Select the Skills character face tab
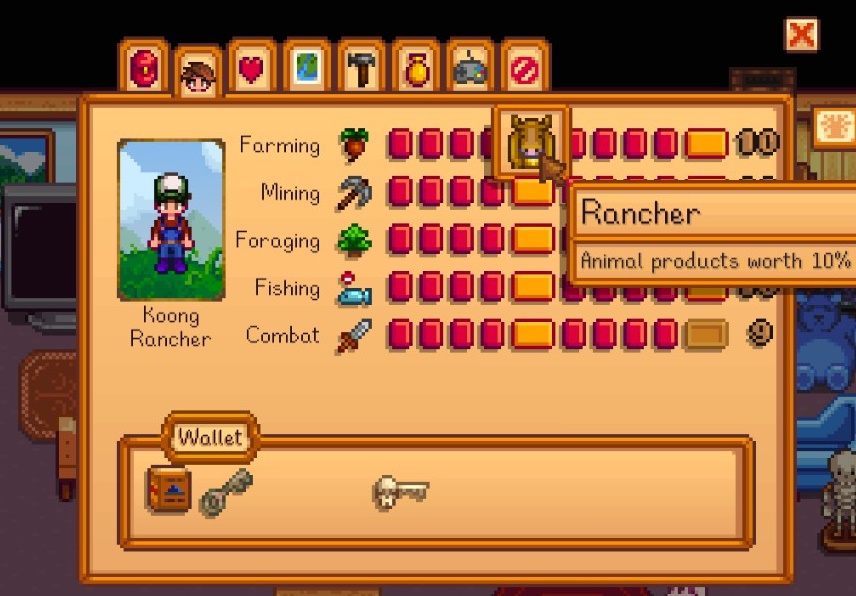The height and width of the screenshot is (596, 856). 198,73
